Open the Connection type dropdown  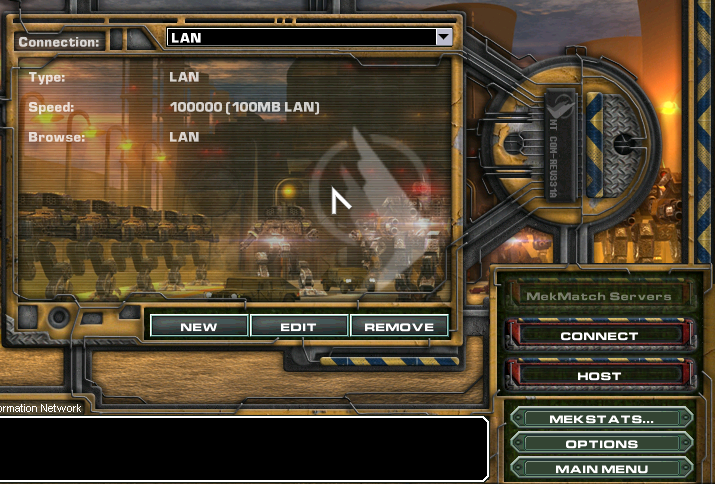444,38
